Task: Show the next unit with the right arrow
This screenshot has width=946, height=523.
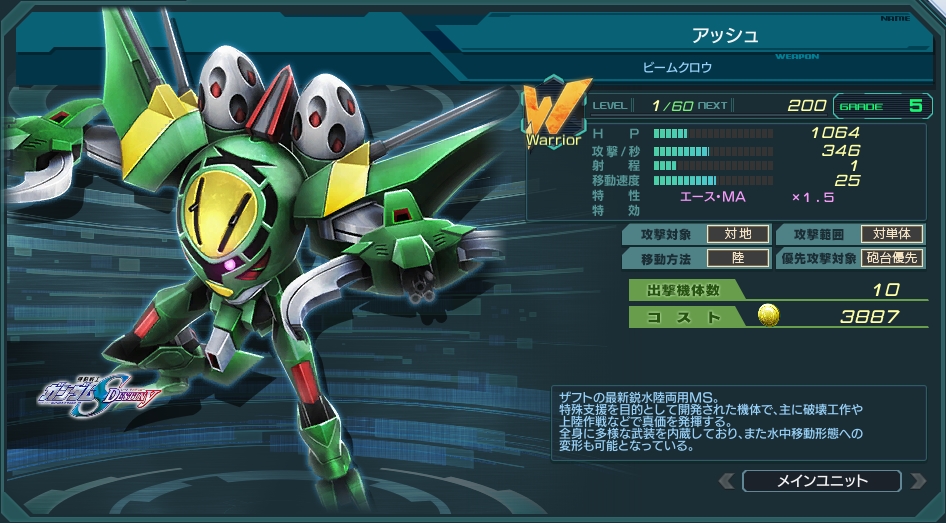Action: (x=917, y=481)
